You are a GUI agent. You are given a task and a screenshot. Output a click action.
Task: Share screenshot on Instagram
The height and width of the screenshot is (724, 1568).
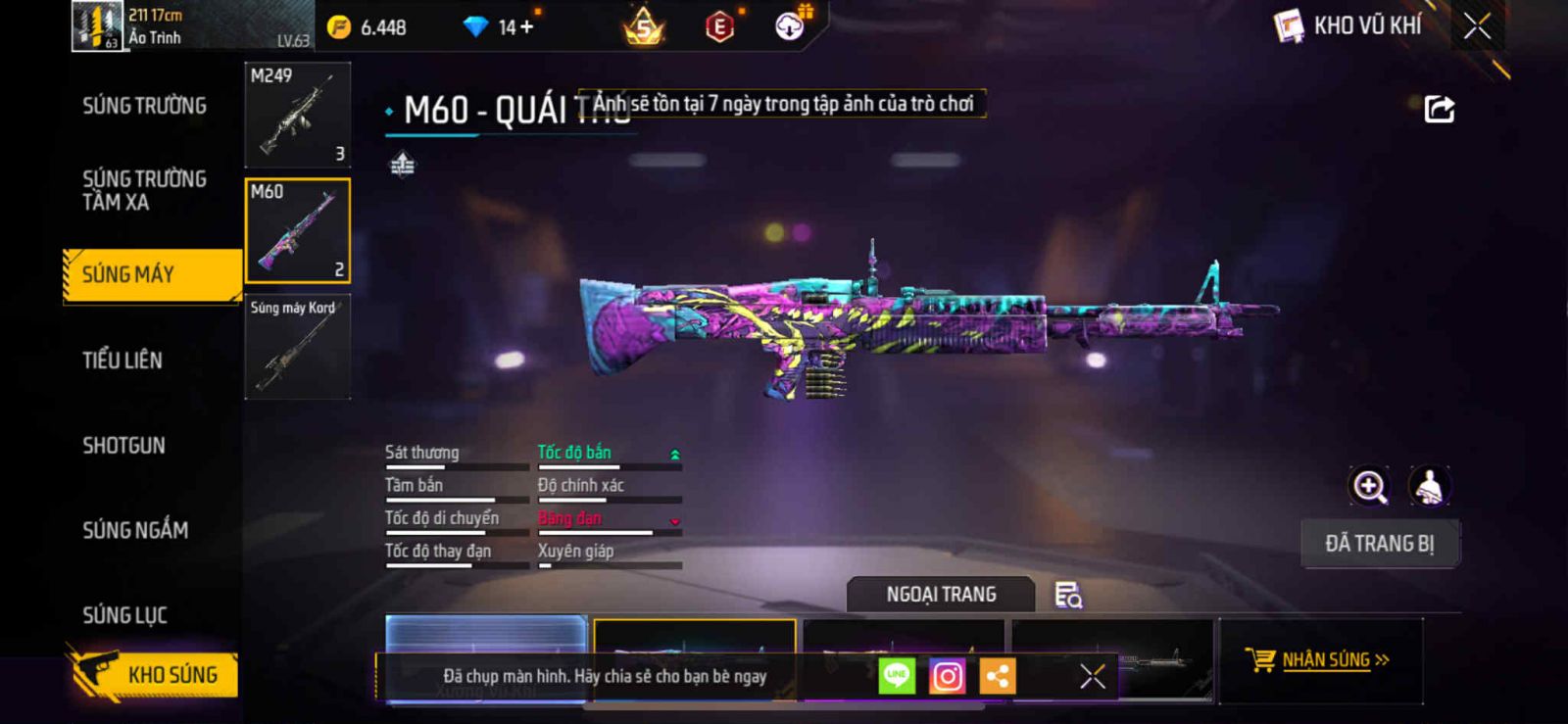tap(947, 676)
